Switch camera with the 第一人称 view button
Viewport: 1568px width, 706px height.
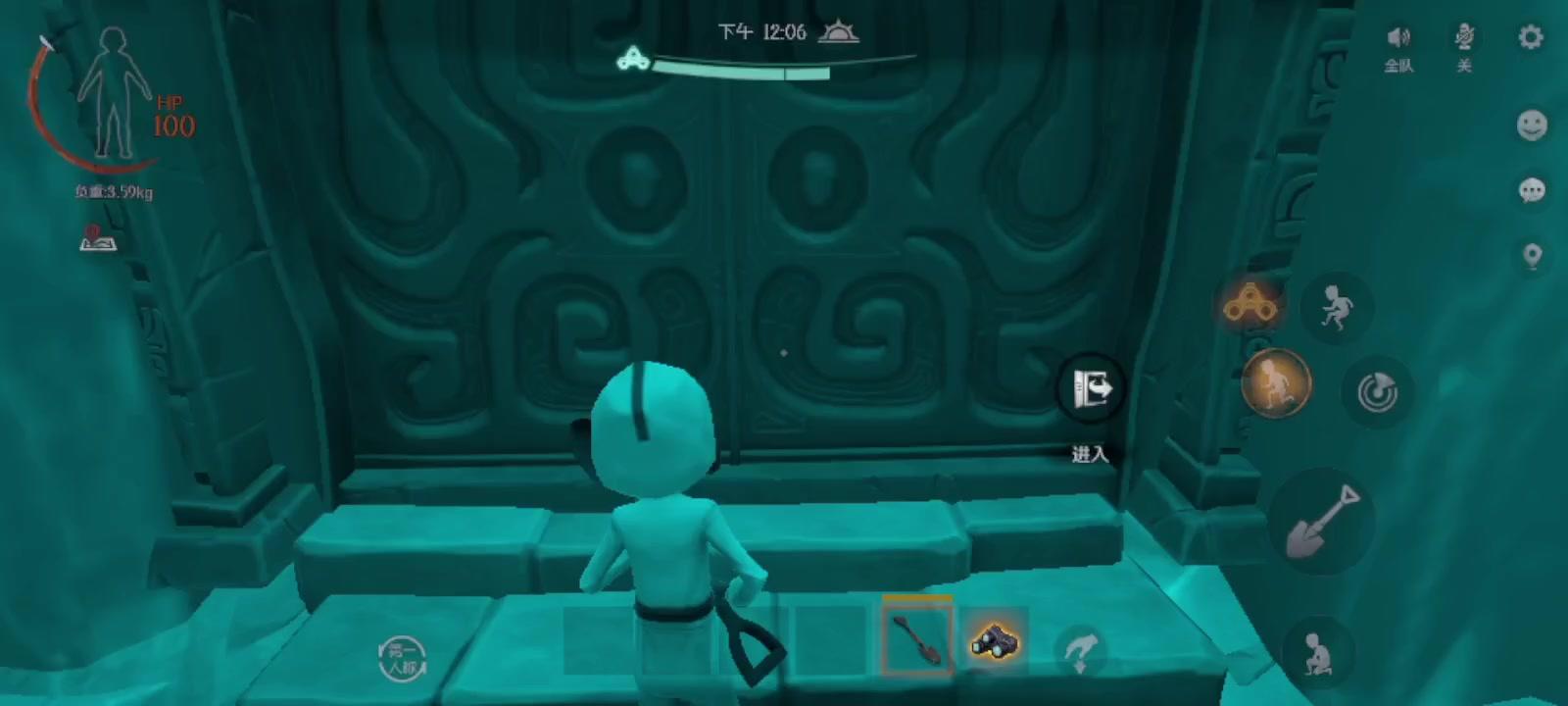(402, 657)
